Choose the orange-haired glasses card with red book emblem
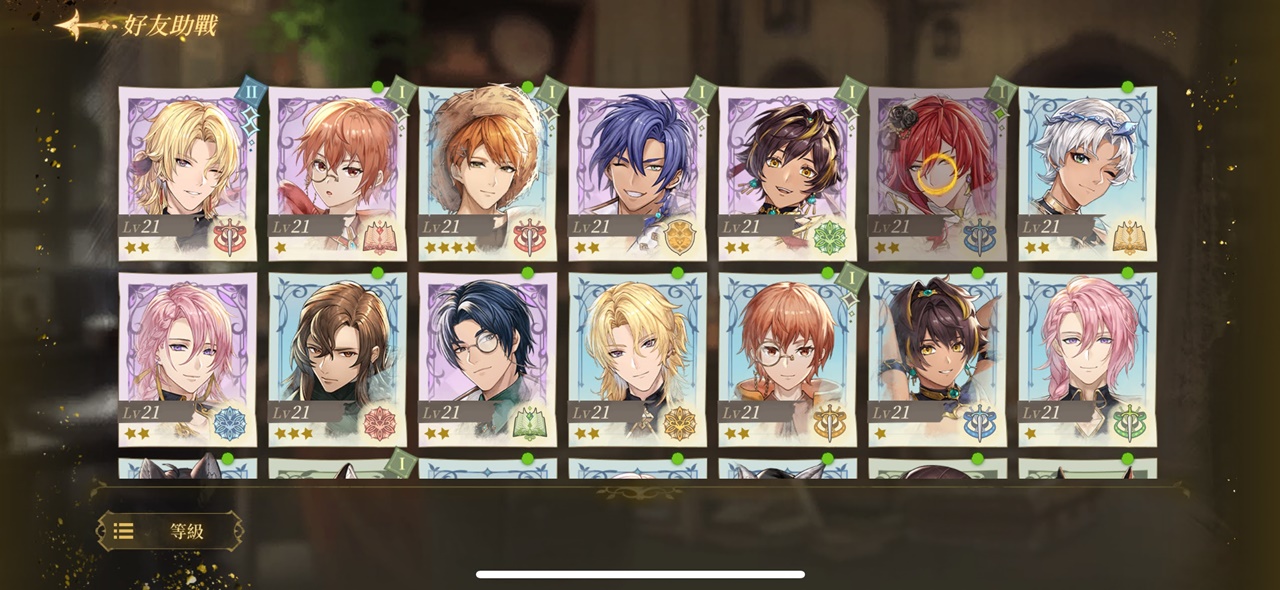1280x590 pixels. coord(337,172)
